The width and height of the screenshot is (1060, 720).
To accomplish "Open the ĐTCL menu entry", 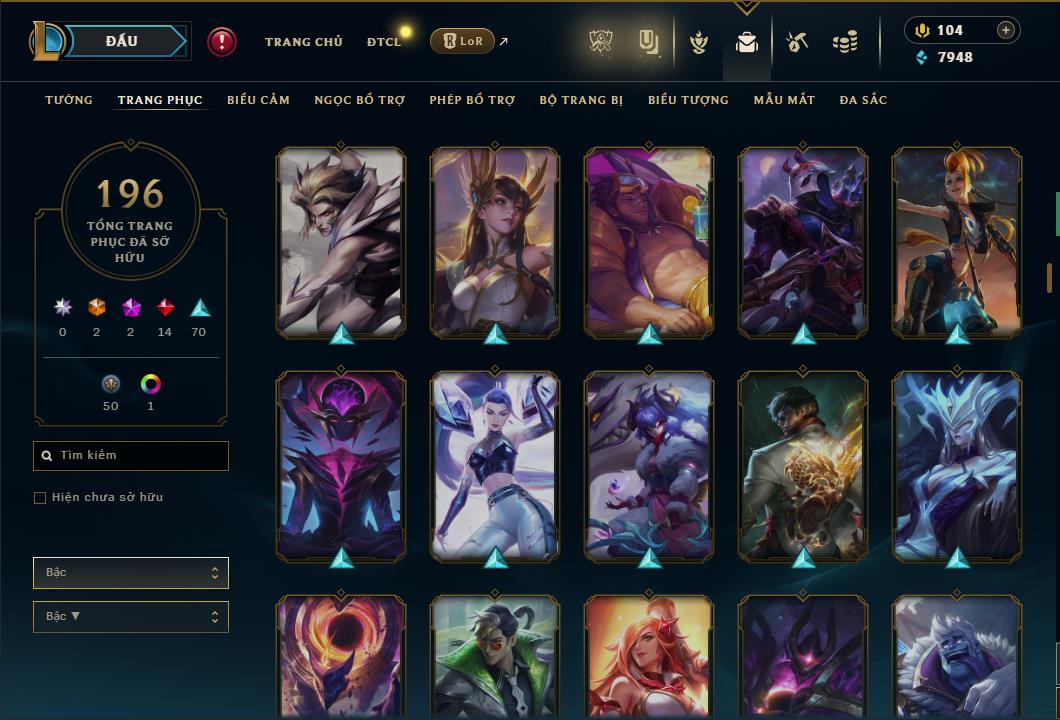I will 384,42.
